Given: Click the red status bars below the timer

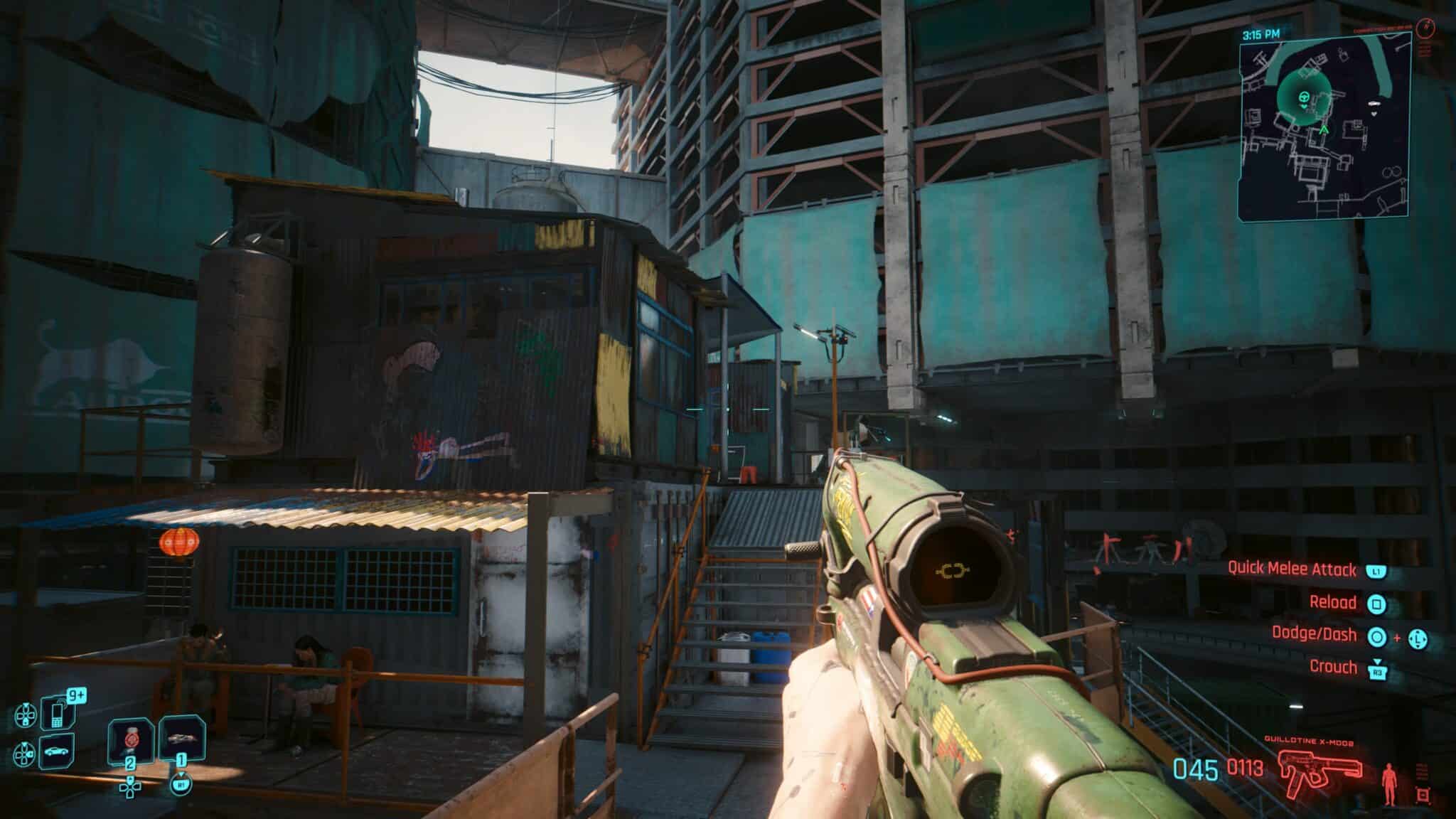Looking at the screenshot, I should pyautogui.click(x=1424, y=48).
